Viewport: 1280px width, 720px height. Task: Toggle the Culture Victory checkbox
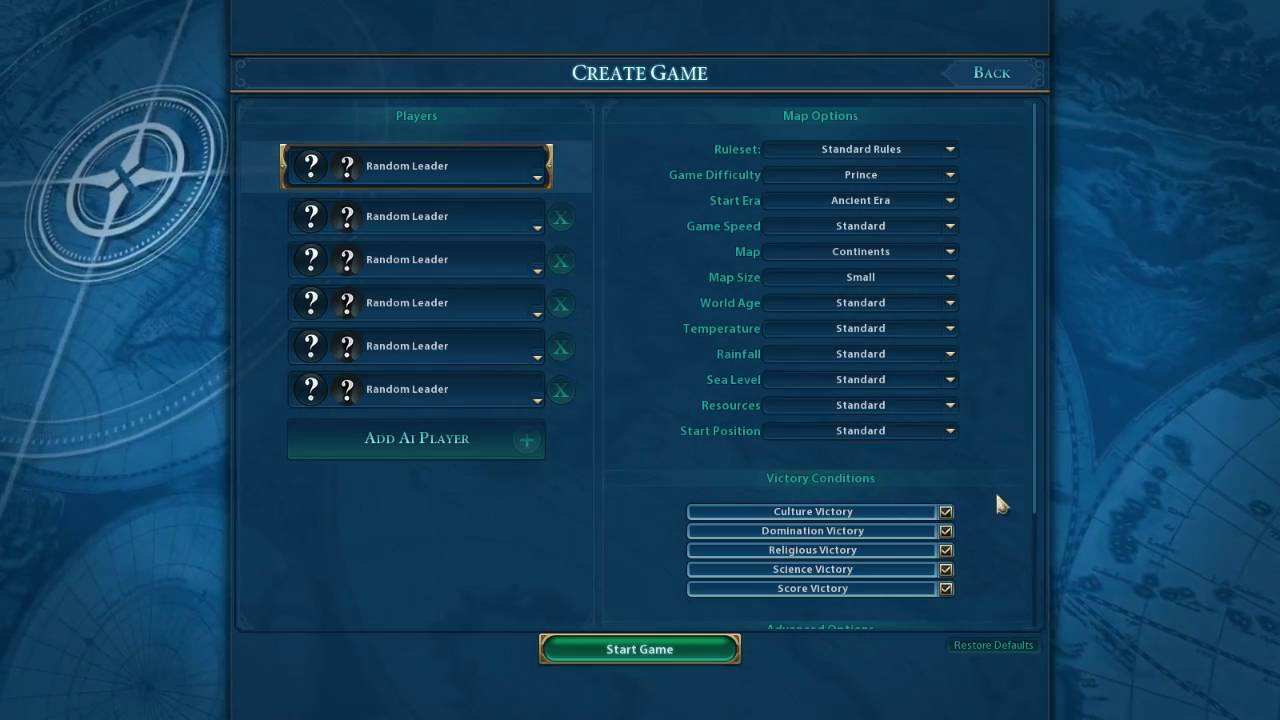(x=946, y=512)
